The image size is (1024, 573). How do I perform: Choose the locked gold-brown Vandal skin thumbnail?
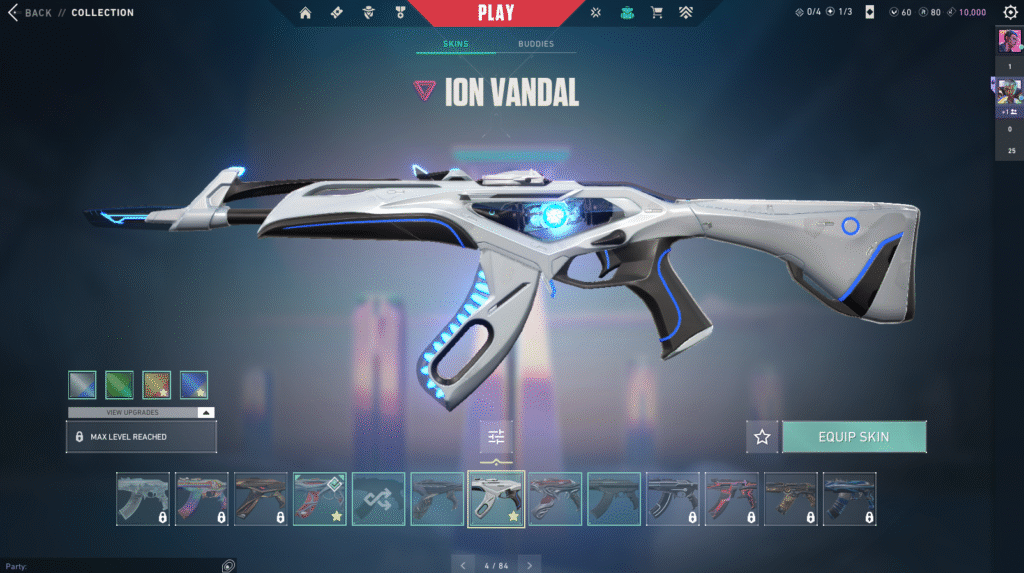[x=791, y=499]
